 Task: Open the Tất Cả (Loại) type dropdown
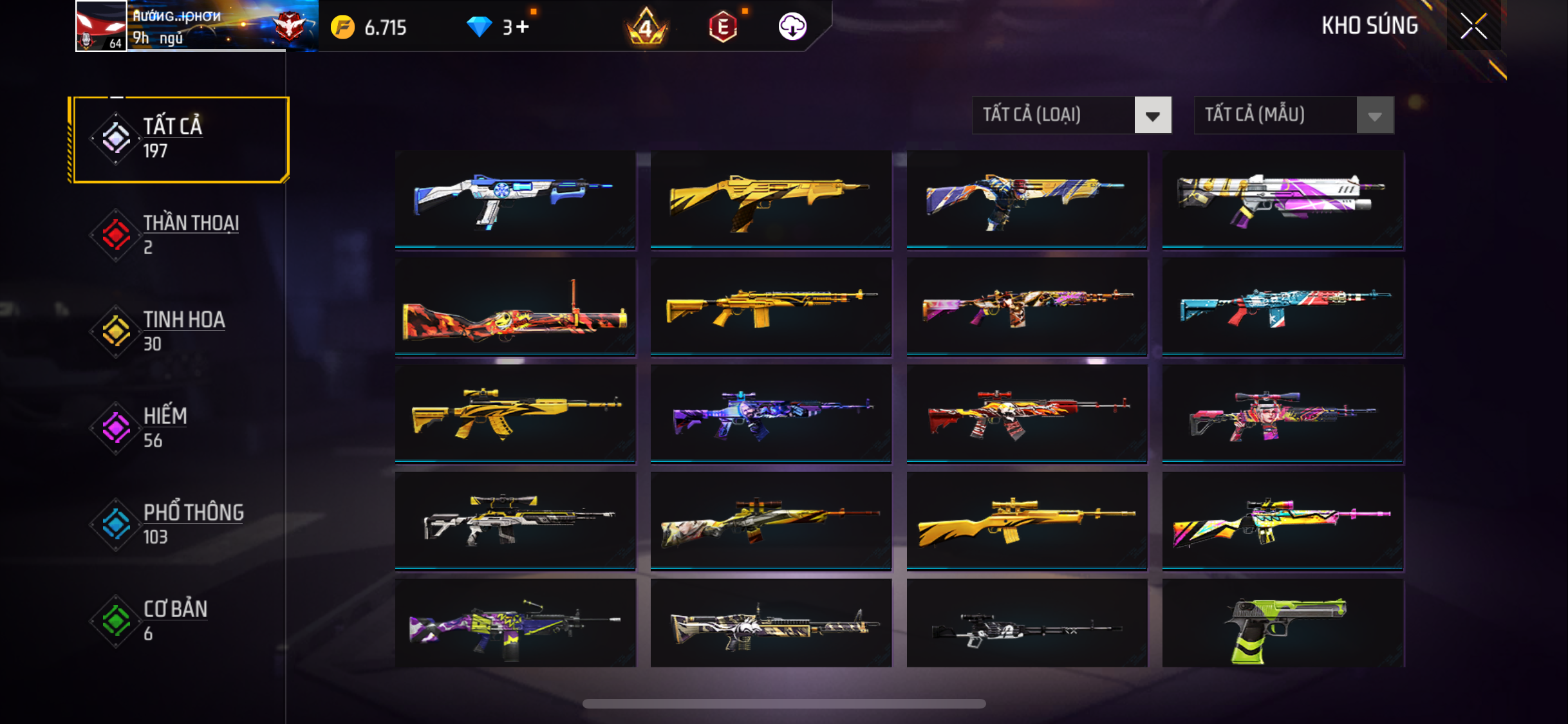(x=1071, y=115)
